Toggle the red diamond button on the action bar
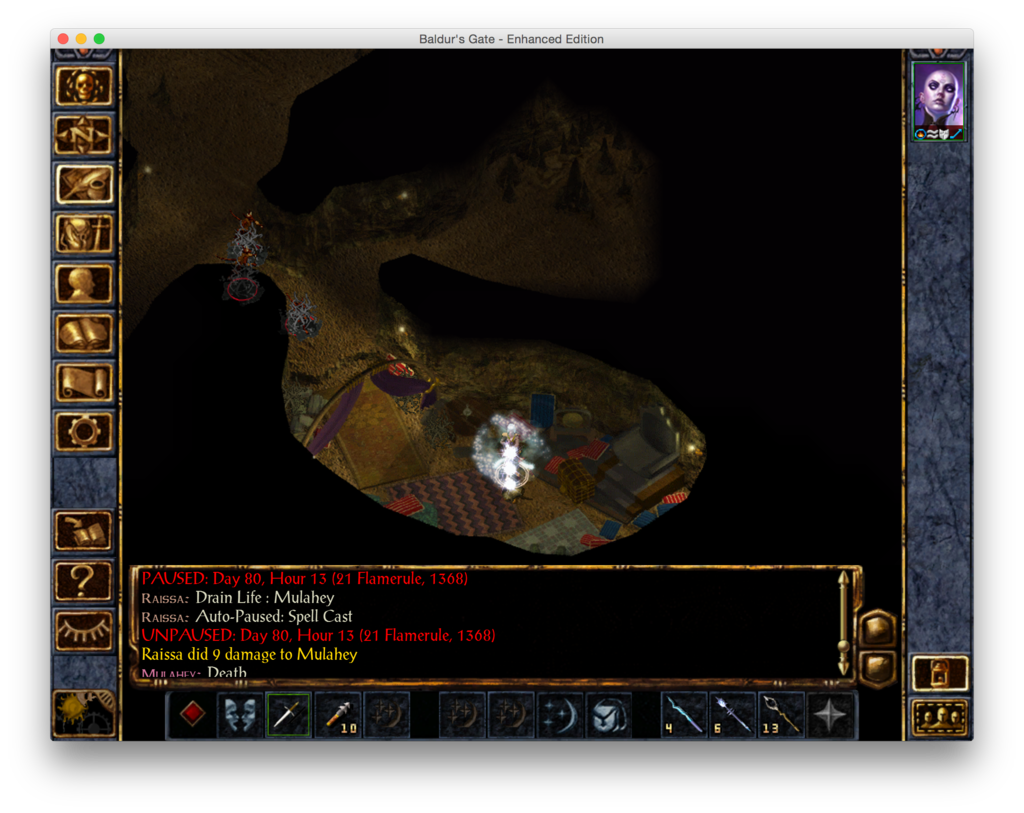Screen dimensions: 1024x813 coord(193,715)
